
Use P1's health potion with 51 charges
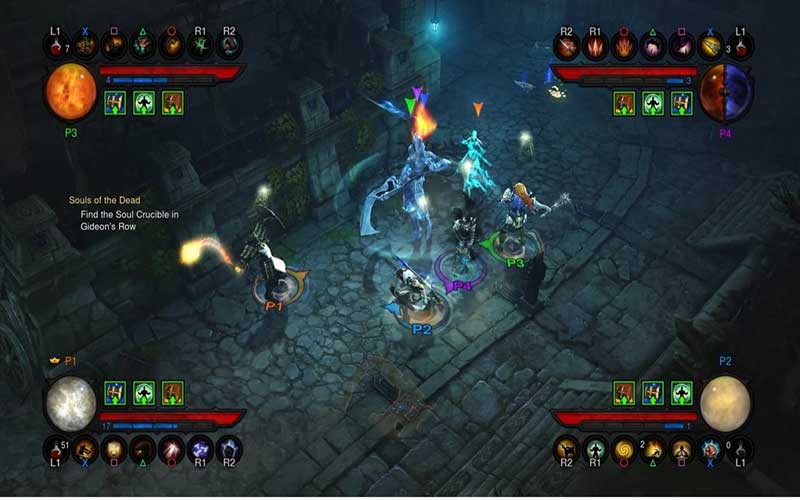click(x=56, y=449)
